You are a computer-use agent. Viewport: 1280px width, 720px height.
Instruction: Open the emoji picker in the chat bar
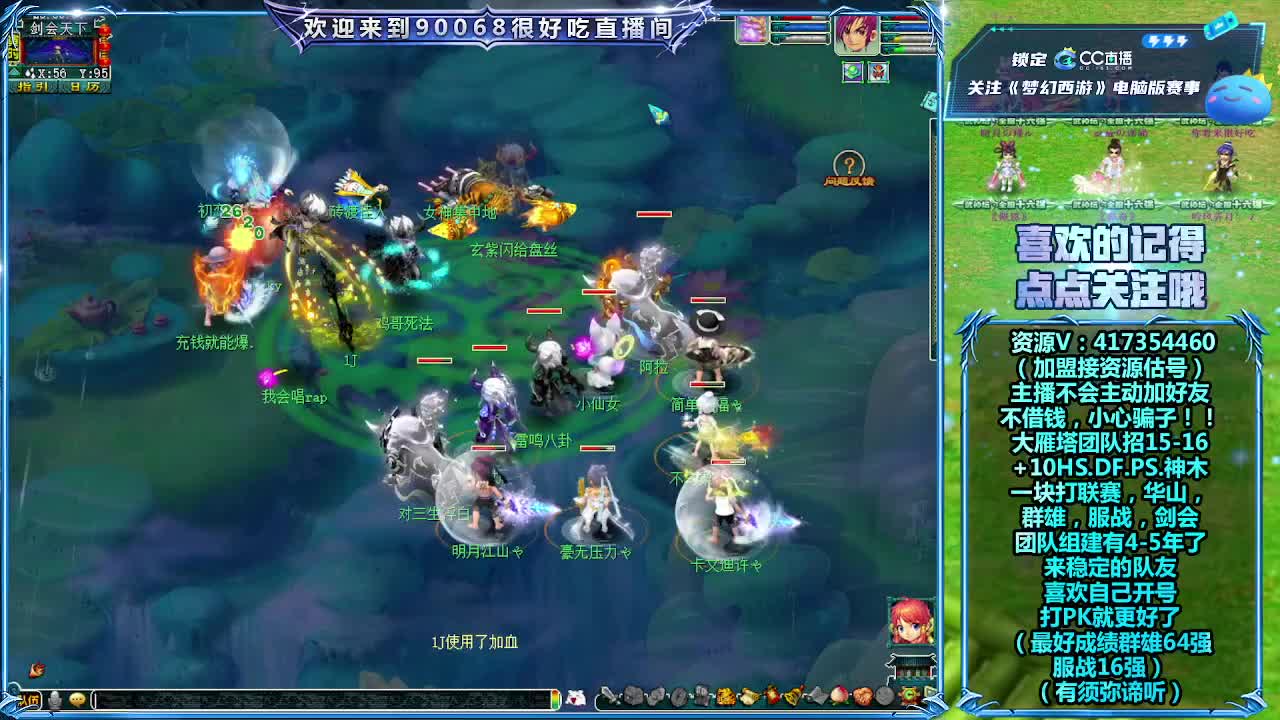[x=77, y=698]
